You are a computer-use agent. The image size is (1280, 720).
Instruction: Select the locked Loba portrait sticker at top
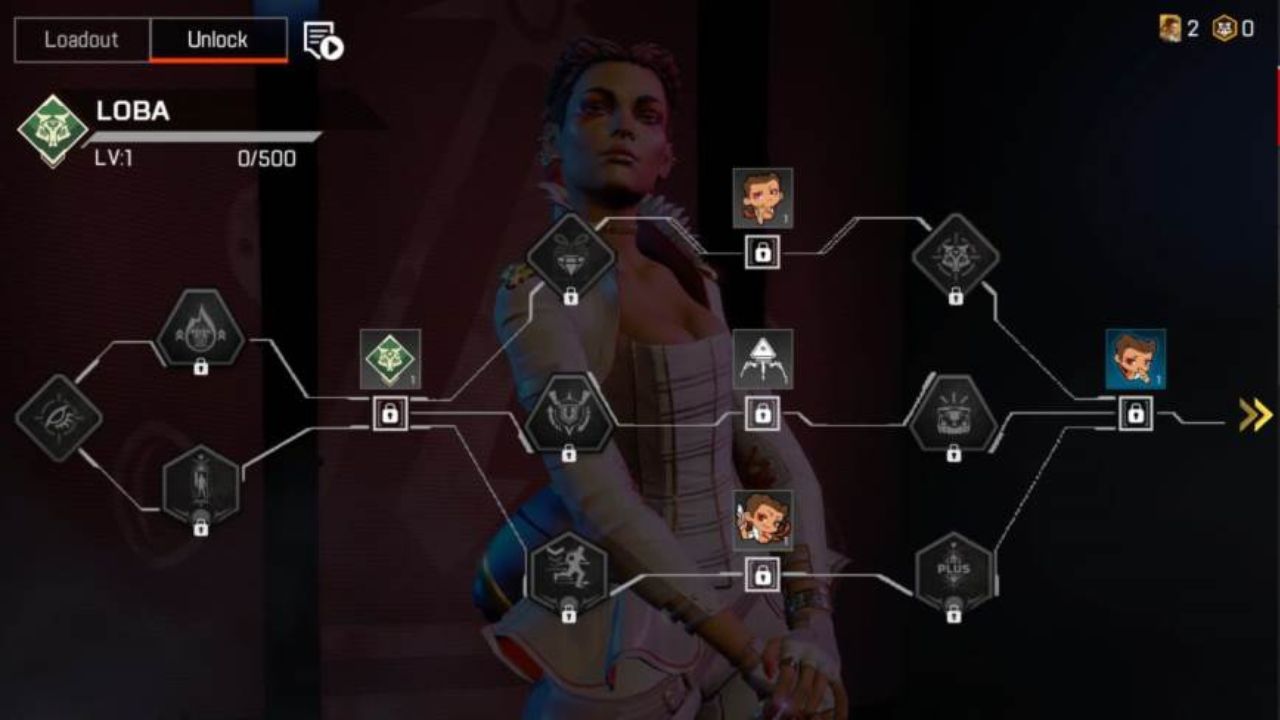click(x=763, y=196)
